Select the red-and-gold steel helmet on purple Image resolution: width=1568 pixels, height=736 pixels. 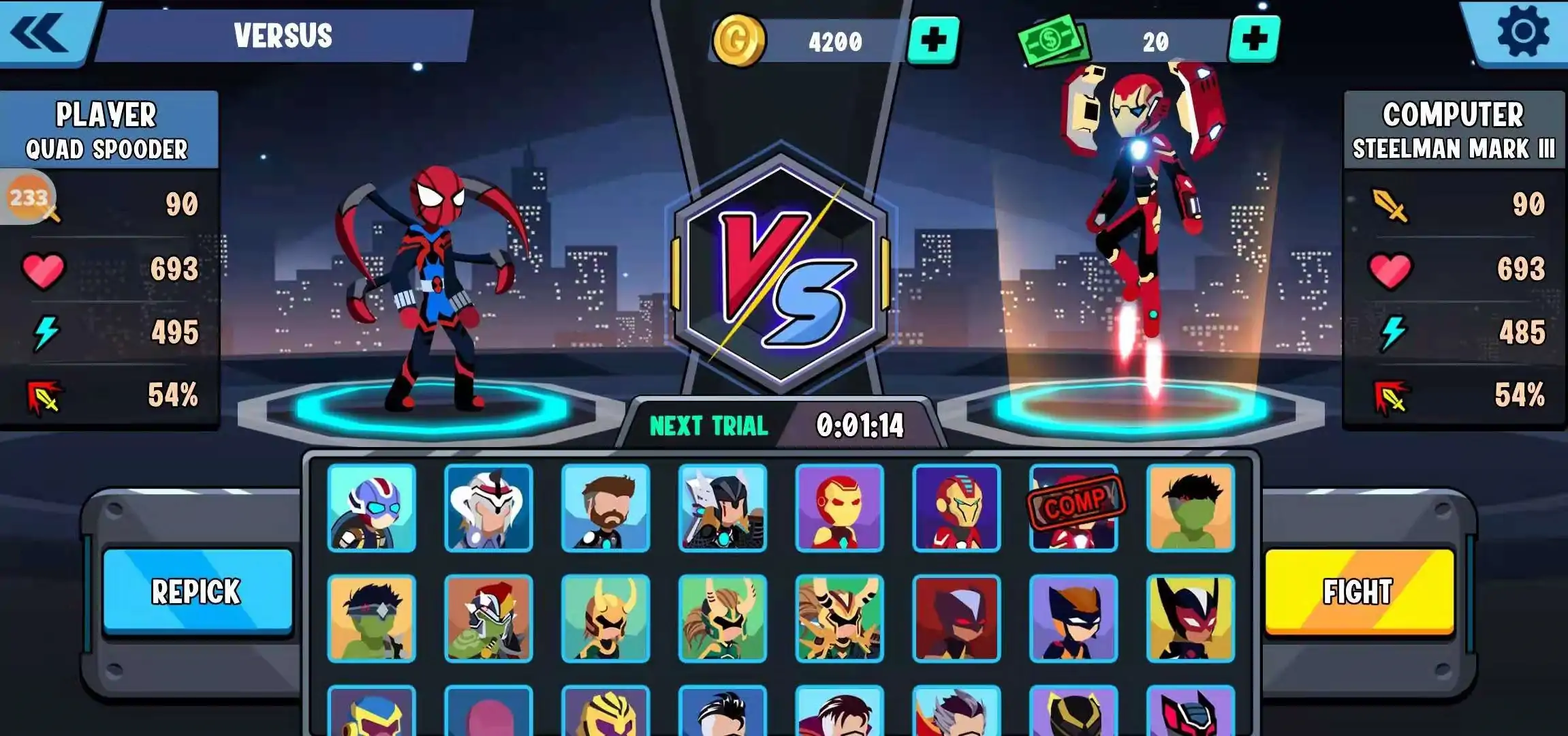pos(840,508)
